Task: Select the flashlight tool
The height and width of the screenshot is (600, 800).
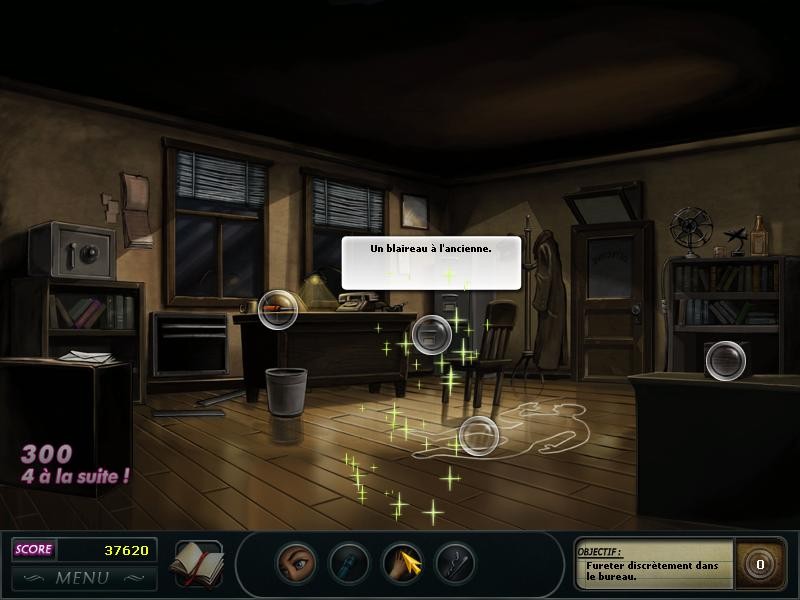Action: pyautogui.click(x=349, y=563)
